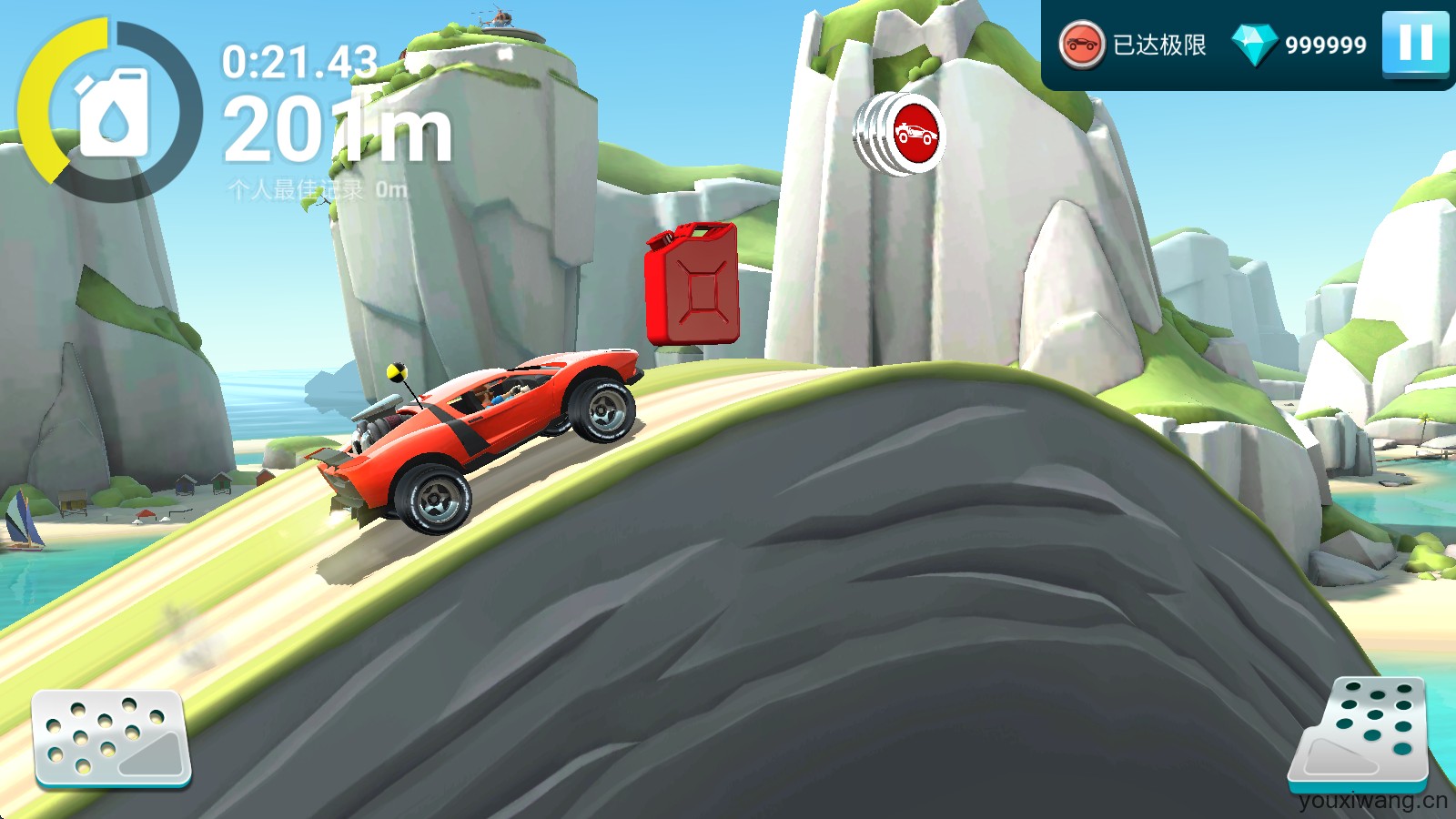Screen dimensions: 1456x819
Task: Pause the race with the pause button
Action: 1418,41
